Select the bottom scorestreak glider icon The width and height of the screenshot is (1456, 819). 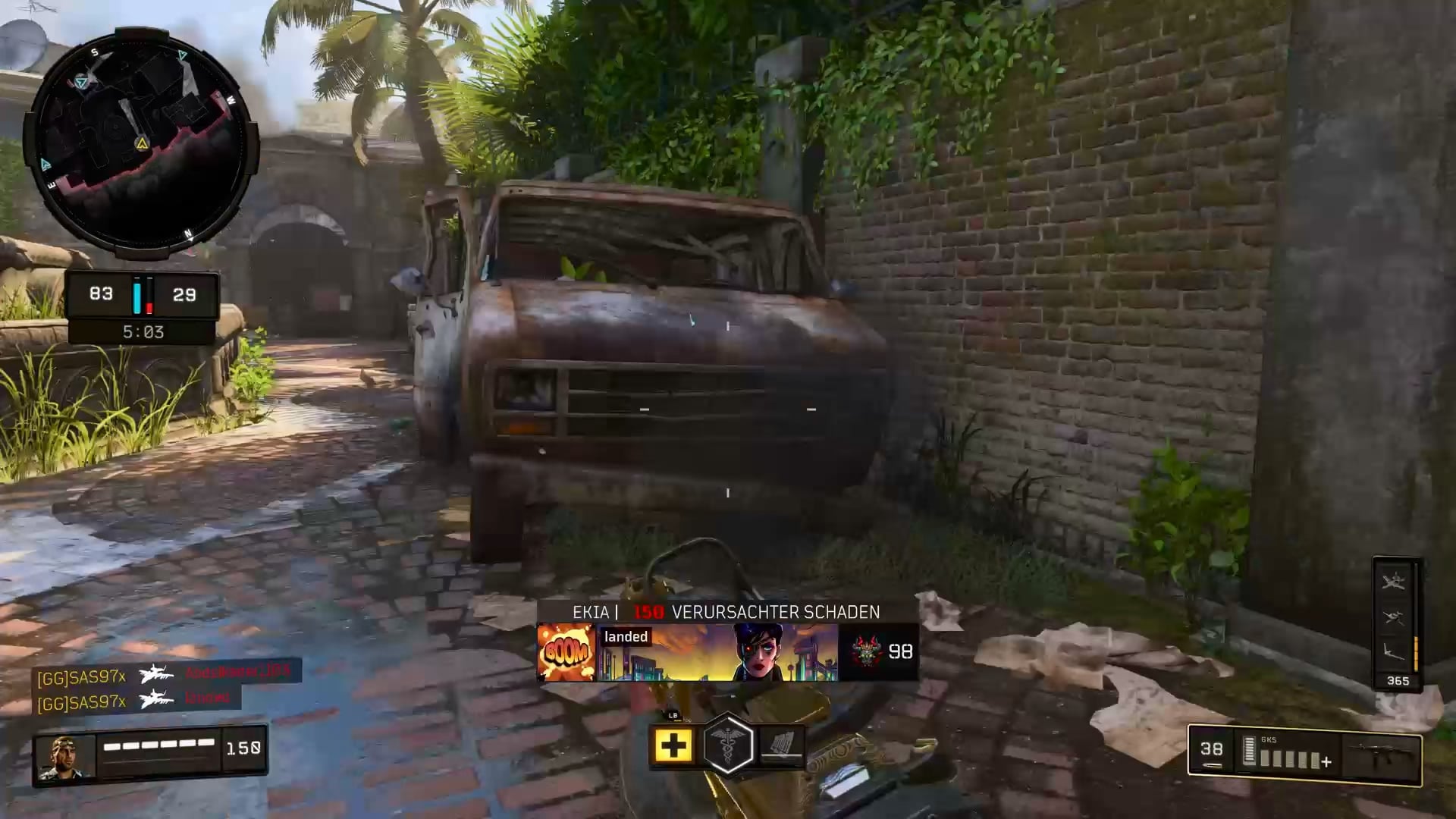click(x=1394, y=651)
